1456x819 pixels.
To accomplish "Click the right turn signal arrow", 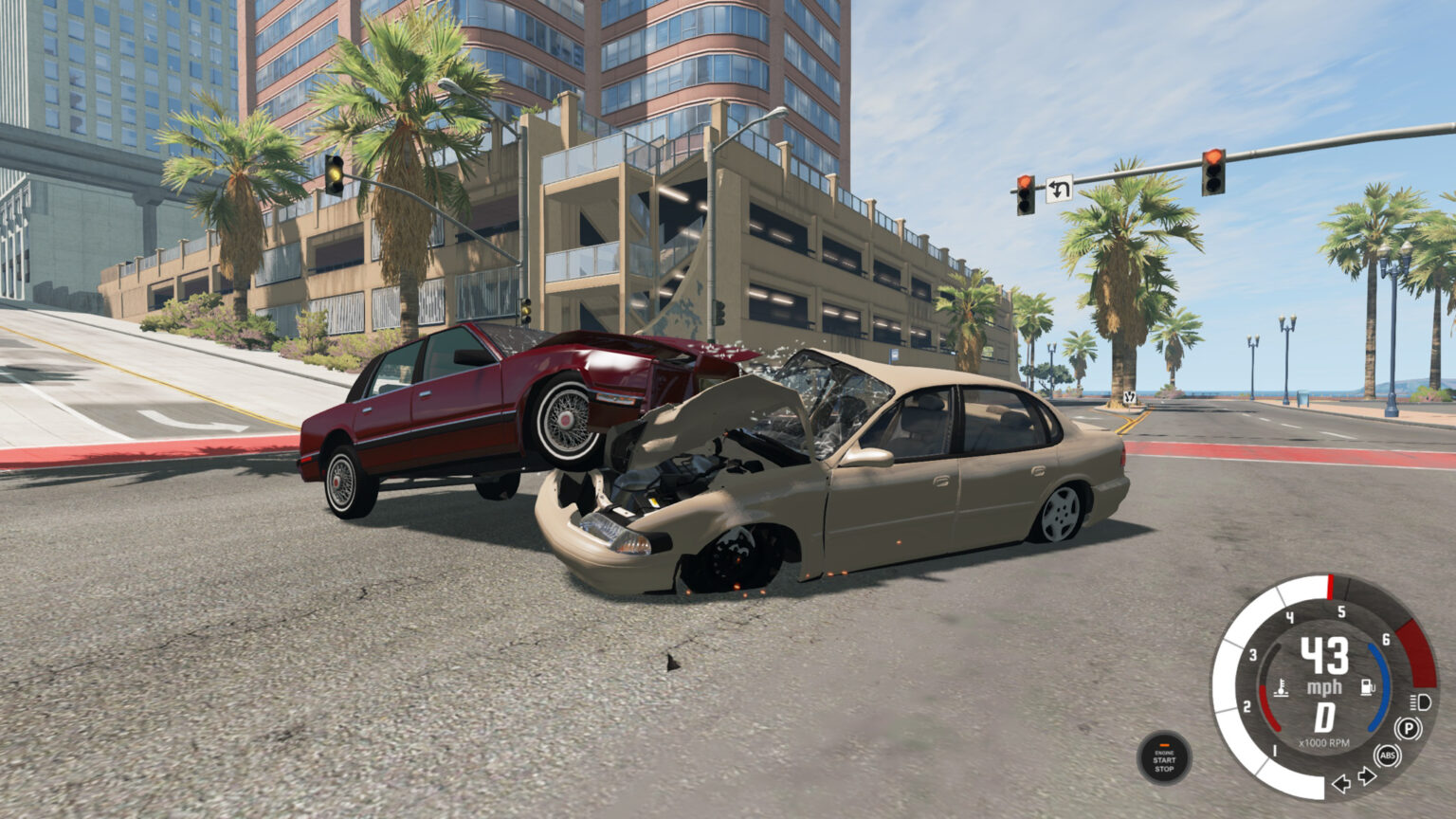I will coord(1366,775).
